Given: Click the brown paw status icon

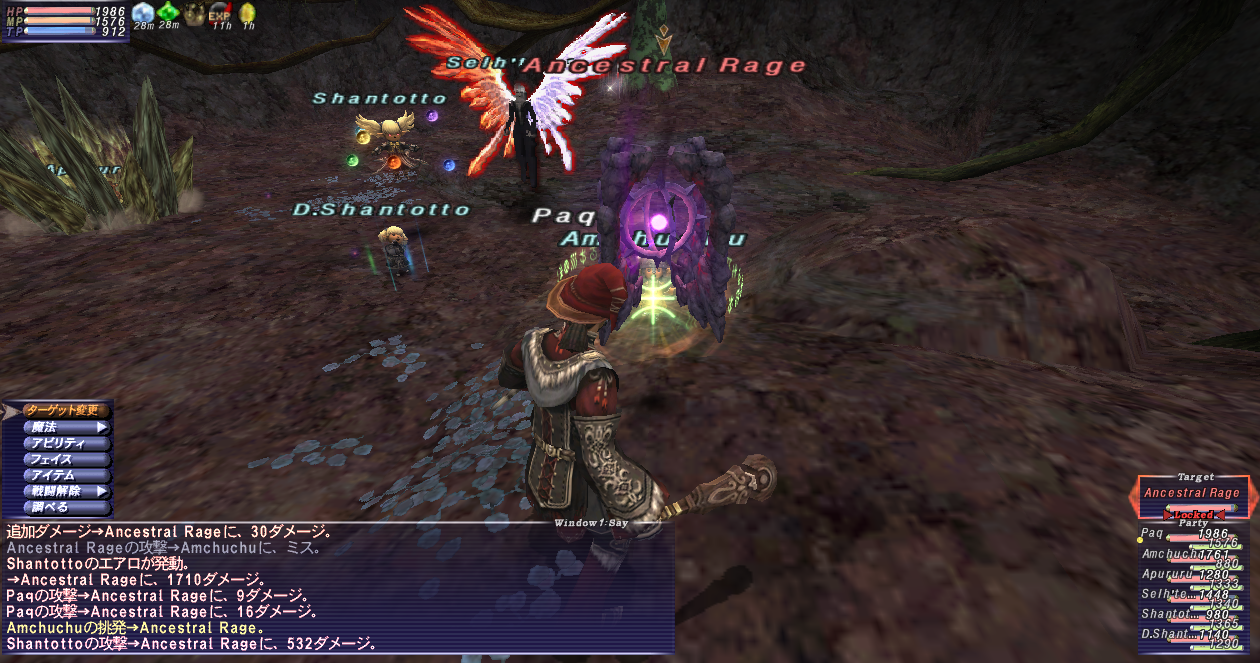Looking at the screenshot, I should coord(194,14).
